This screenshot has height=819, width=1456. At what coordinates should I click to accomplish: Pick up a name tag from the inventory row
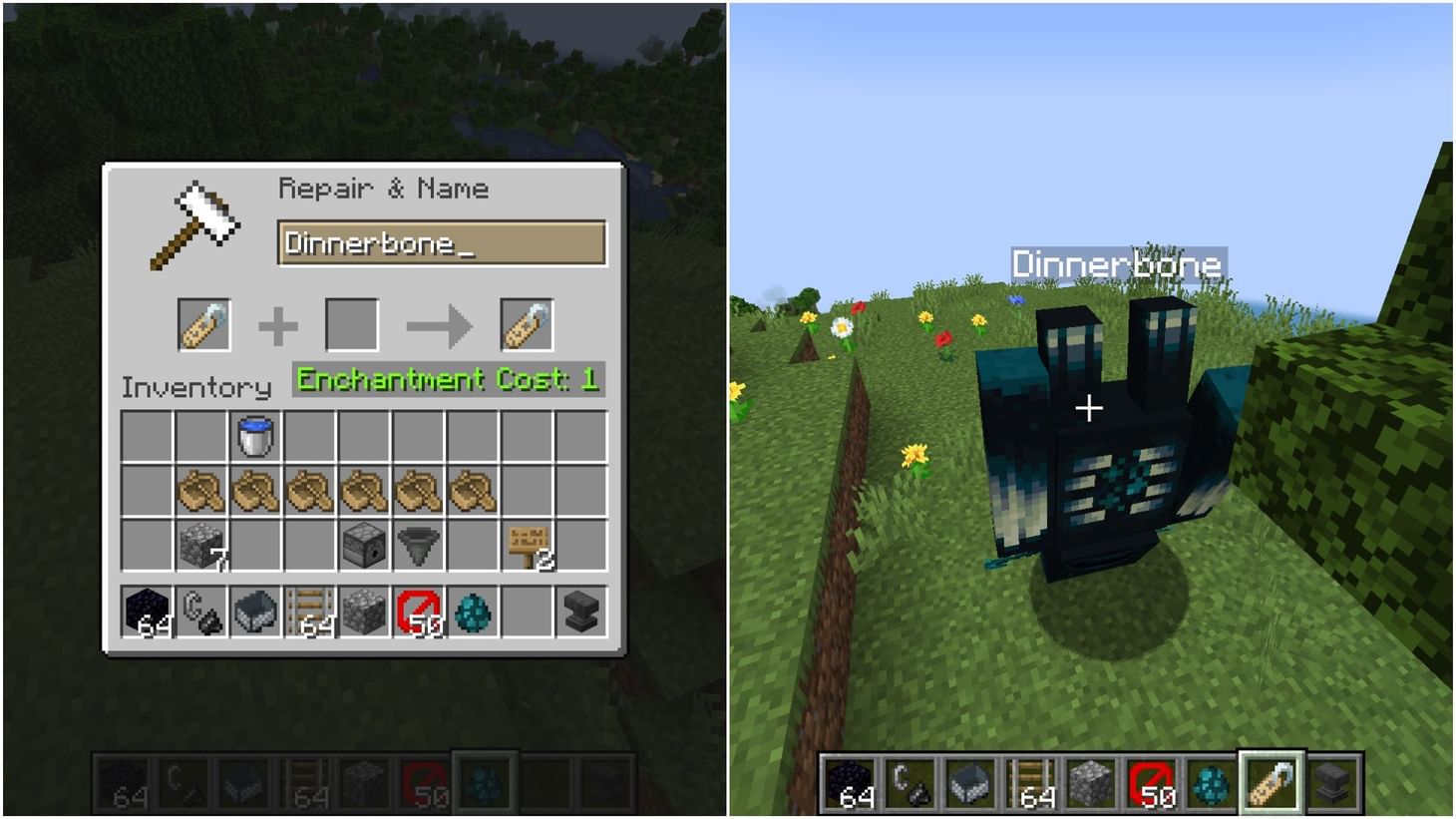[199, 489]
